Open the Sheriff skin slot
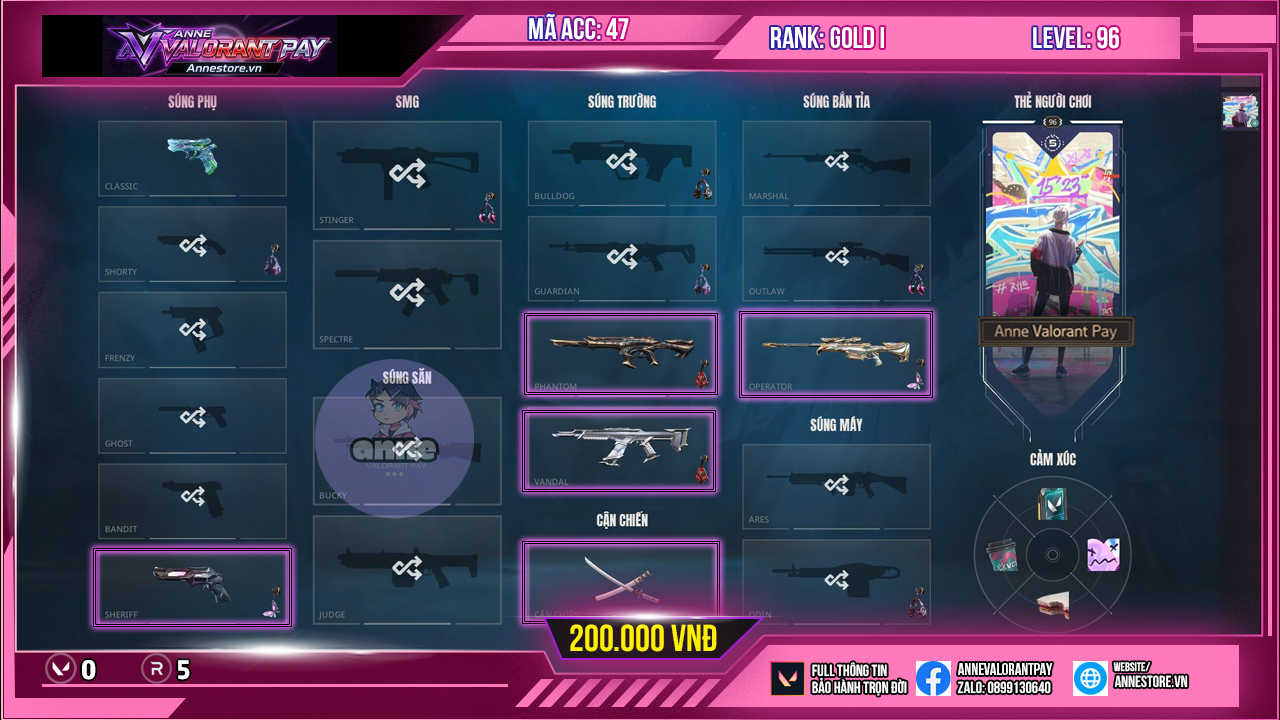 pos(192,587)
